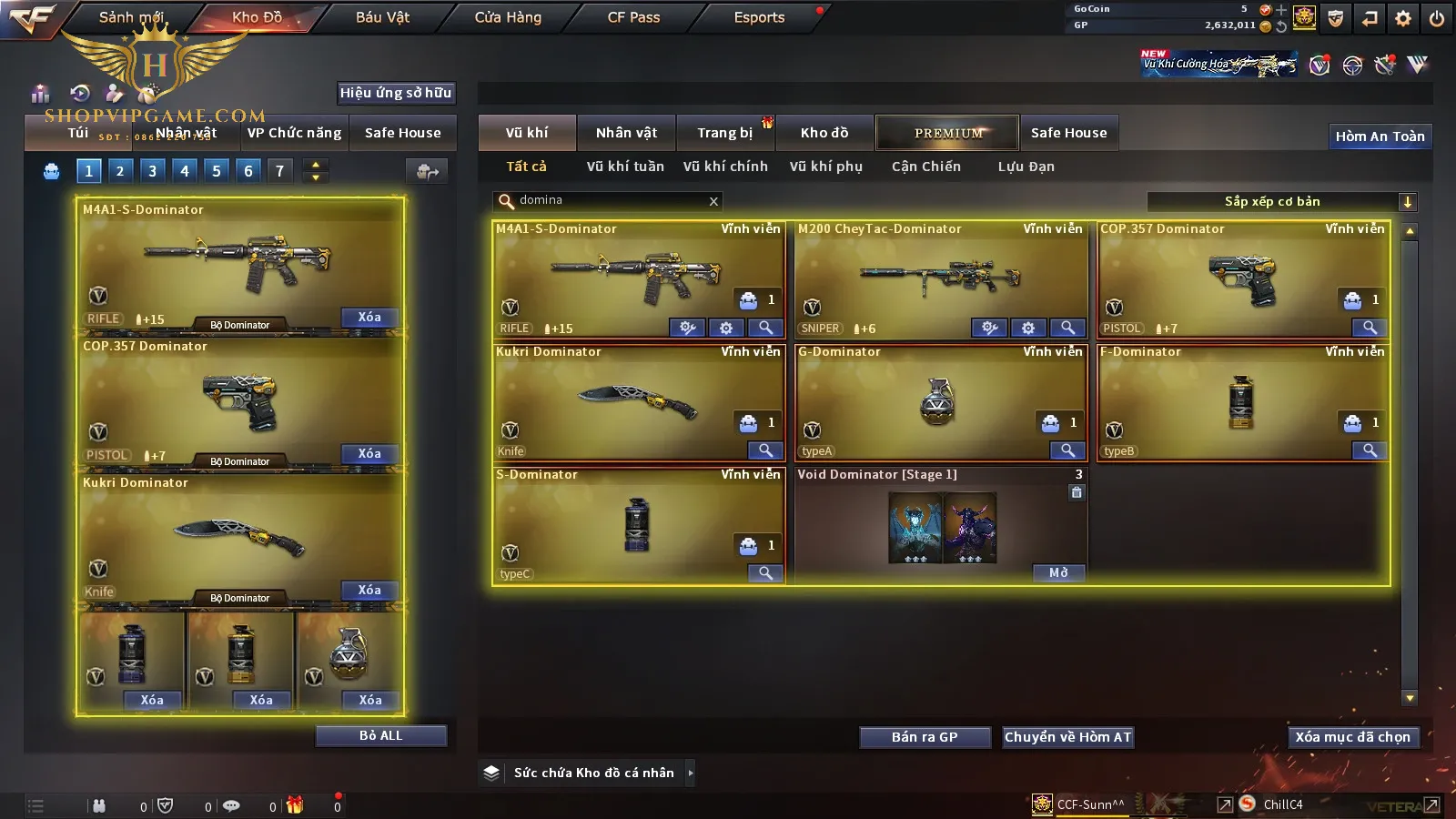1456x819 pixels.
Task: Click Chuyển về Hòm AT
Action: [1067, 737]
